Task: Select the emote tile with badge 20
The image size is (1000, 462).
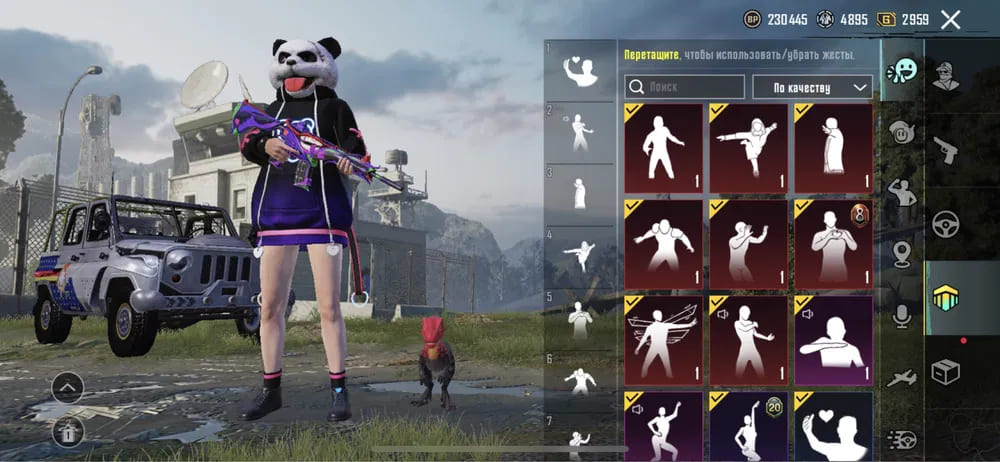Action: tap(749, 426)
